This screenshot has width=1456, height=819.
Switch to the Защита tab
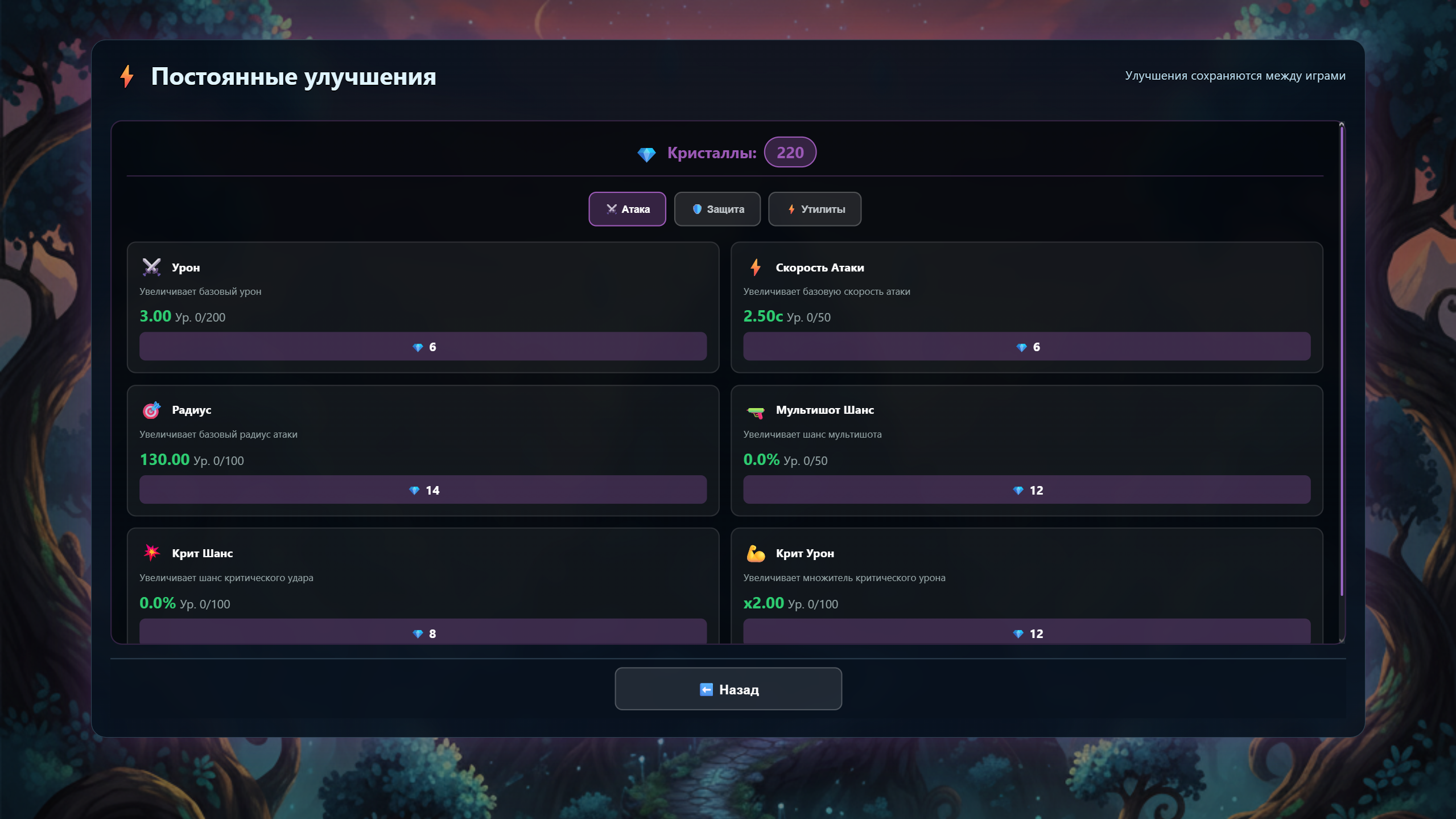(x=717, y=209)
